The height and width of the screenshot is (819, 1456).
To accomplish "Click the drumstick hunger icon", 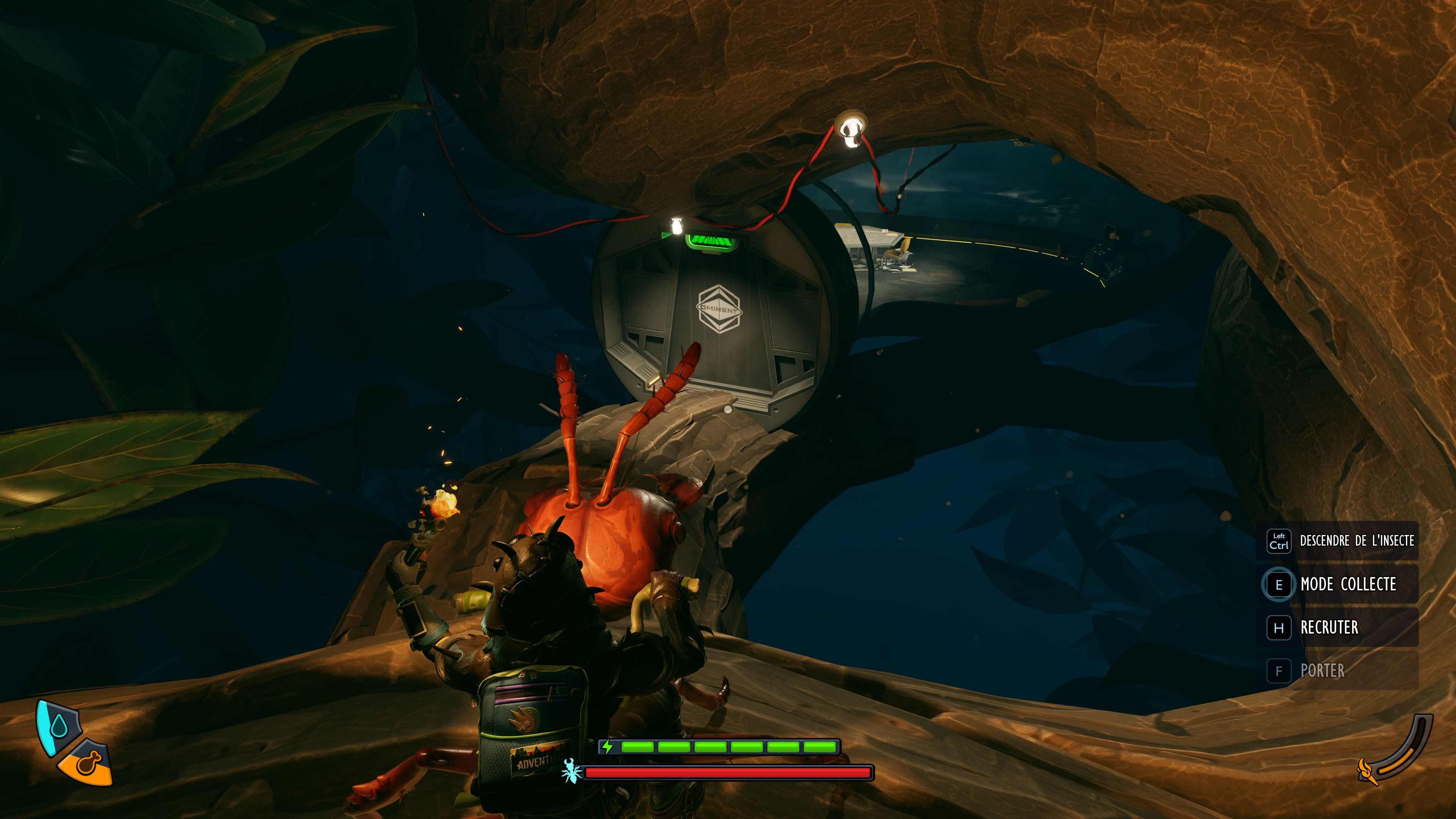I will tap(88, 763).
